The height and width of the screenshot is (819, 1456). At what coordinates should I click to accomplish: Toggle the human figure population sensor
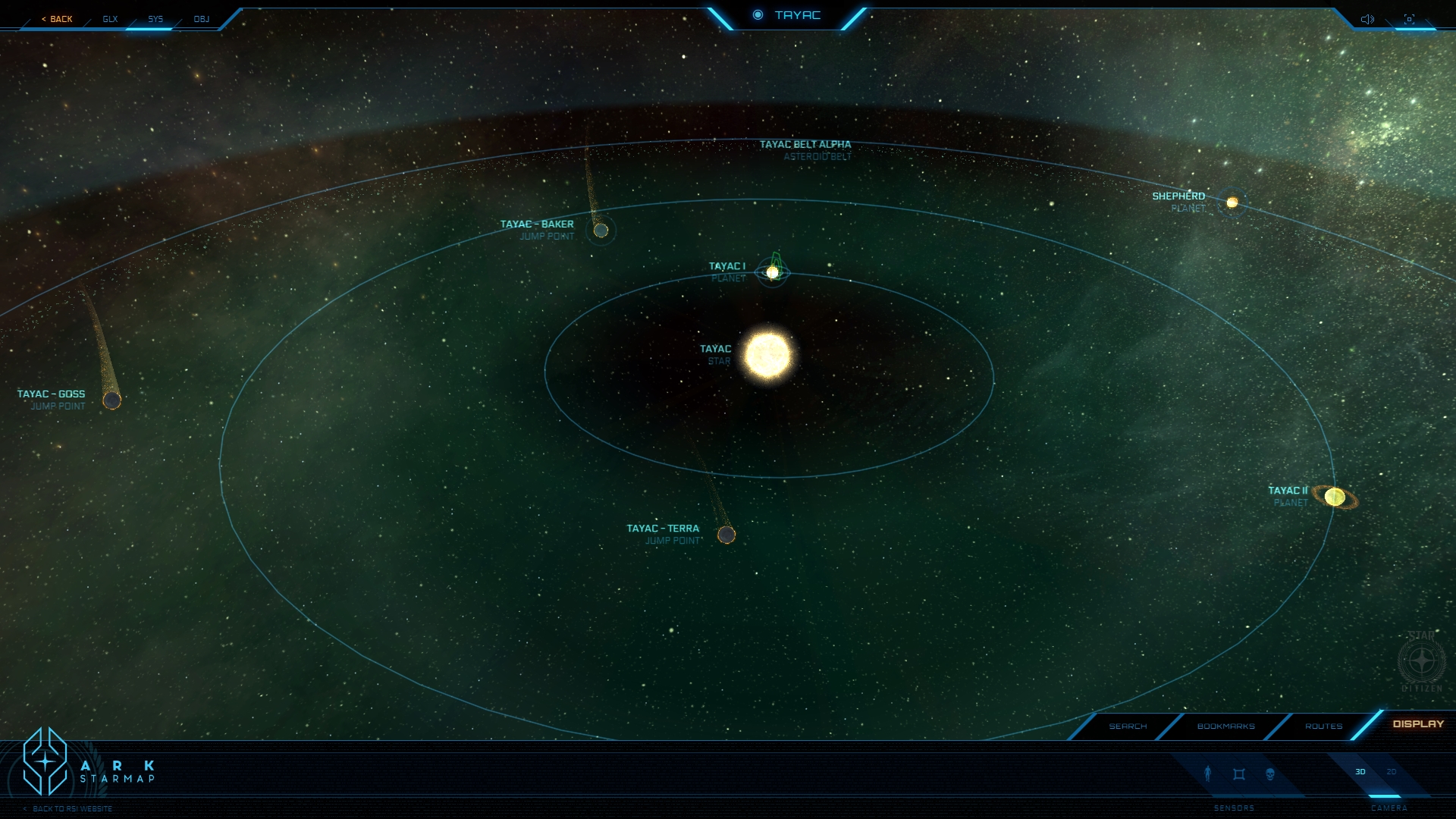(x=1208, y=773)
